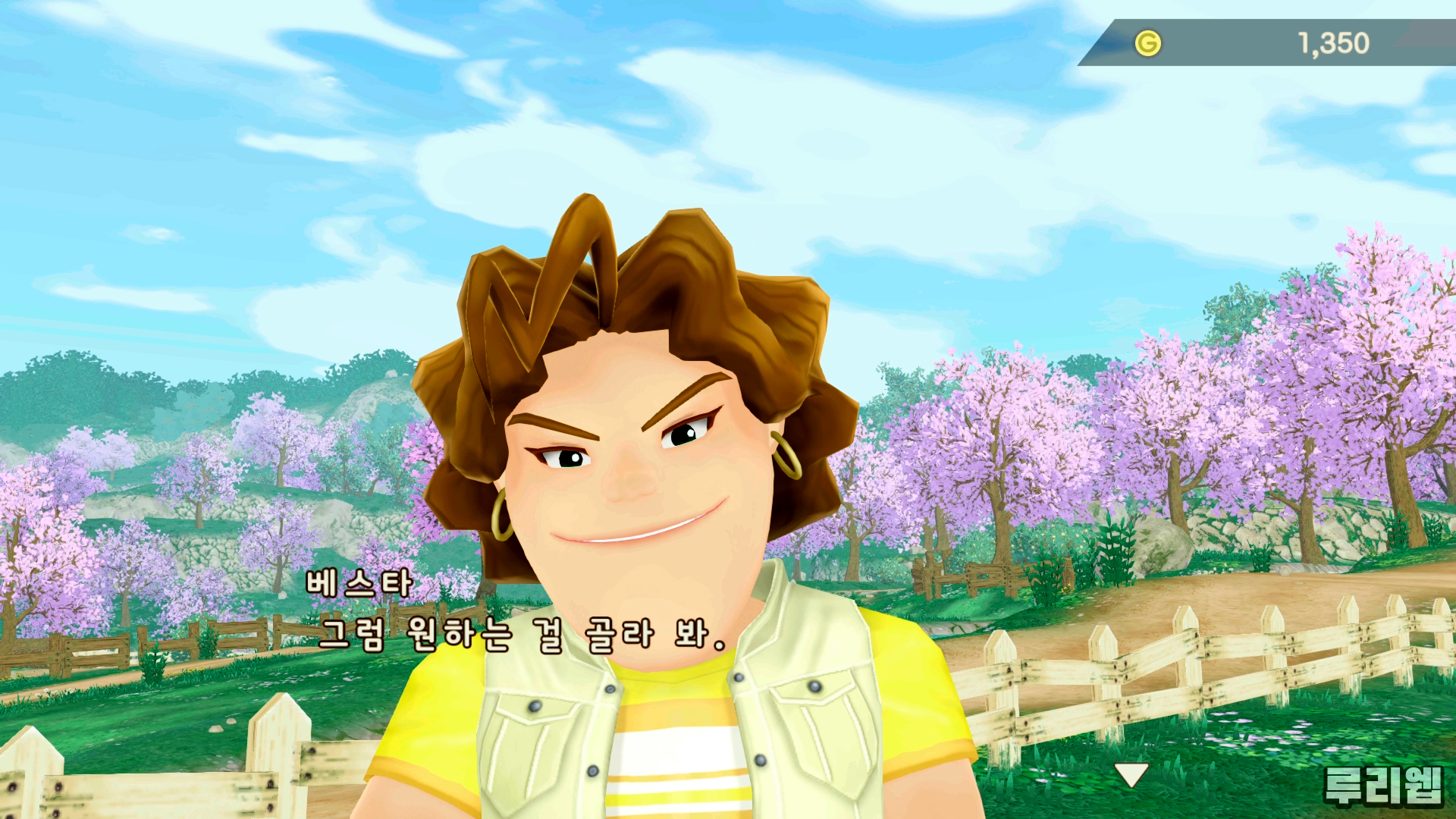The height and width of the screenshot is (819, 1456).
Task: Expand the conversation with the down arrow indicator
Action: pos(1133,775)
